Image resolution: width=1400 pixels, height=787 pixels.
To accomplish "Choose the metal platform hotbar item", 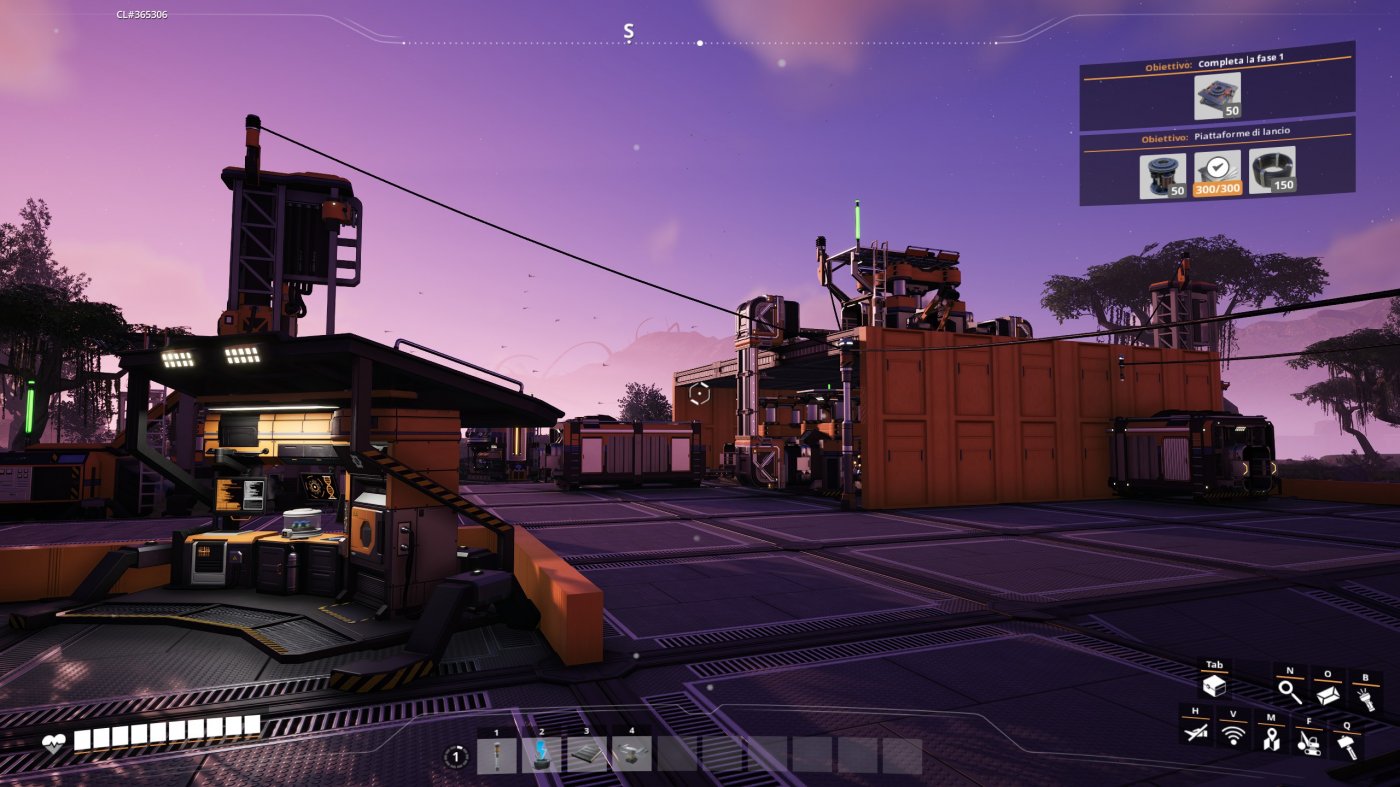I will (x=587, y=754).
